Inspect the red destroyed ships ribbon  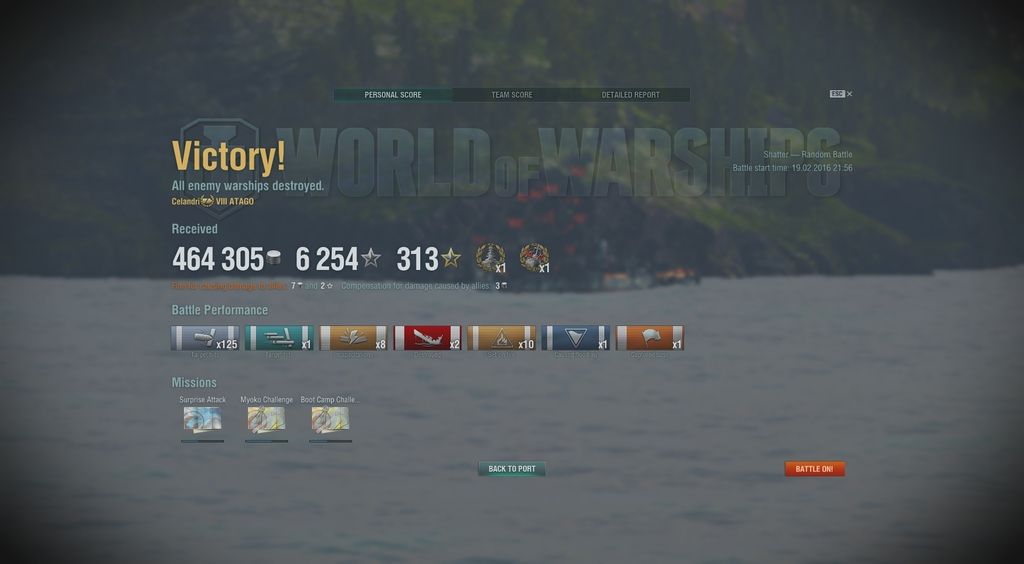click(427, 338)
